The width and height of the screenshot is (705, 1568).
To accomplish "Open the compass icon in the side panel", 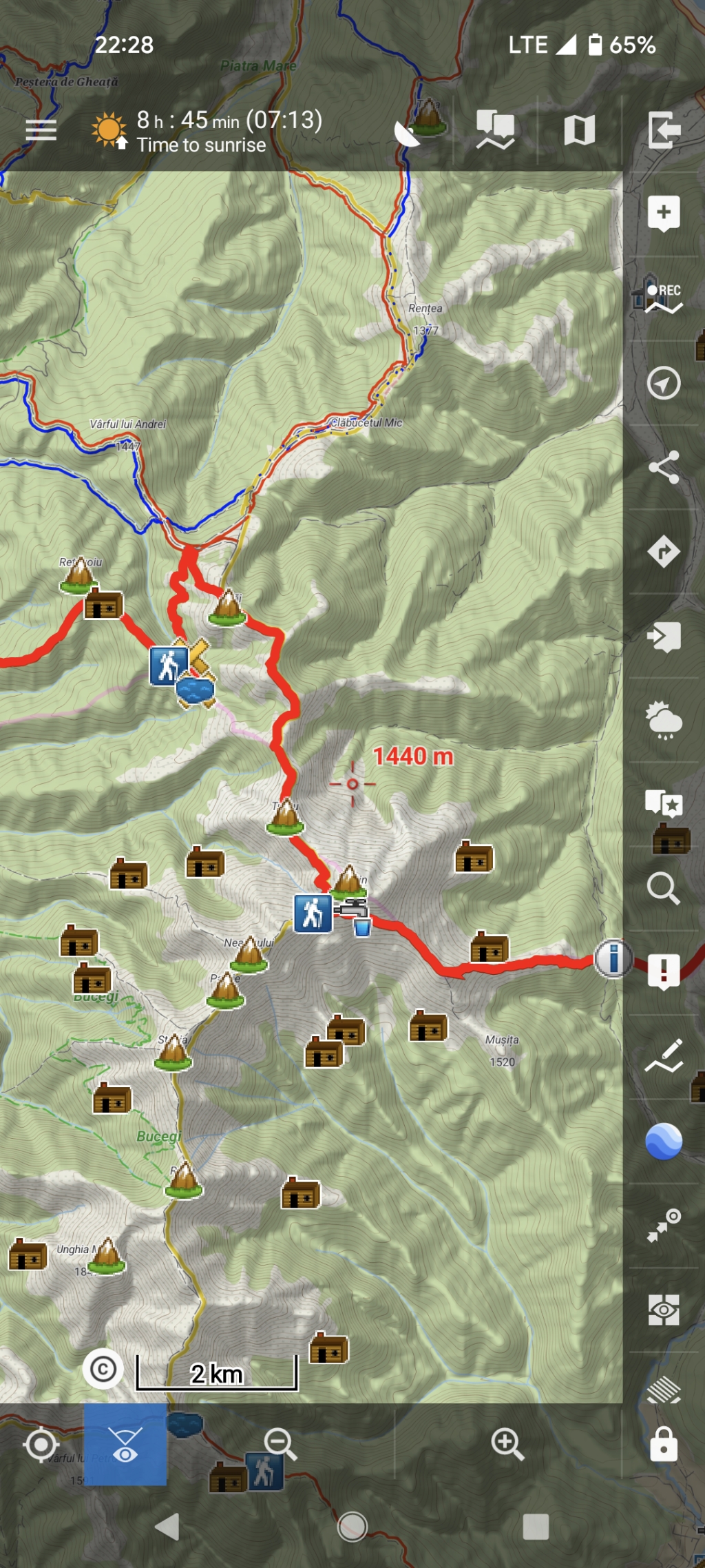I will tap(664, 383).
